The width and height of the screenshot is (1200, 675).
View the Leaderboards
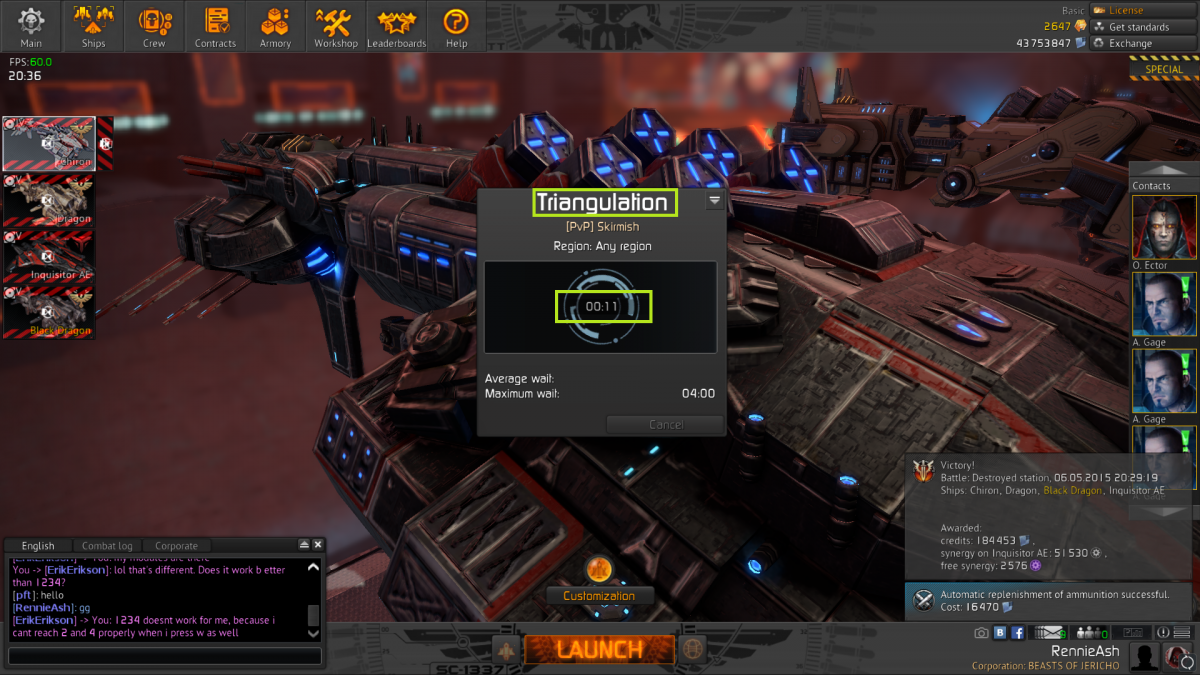396,27
